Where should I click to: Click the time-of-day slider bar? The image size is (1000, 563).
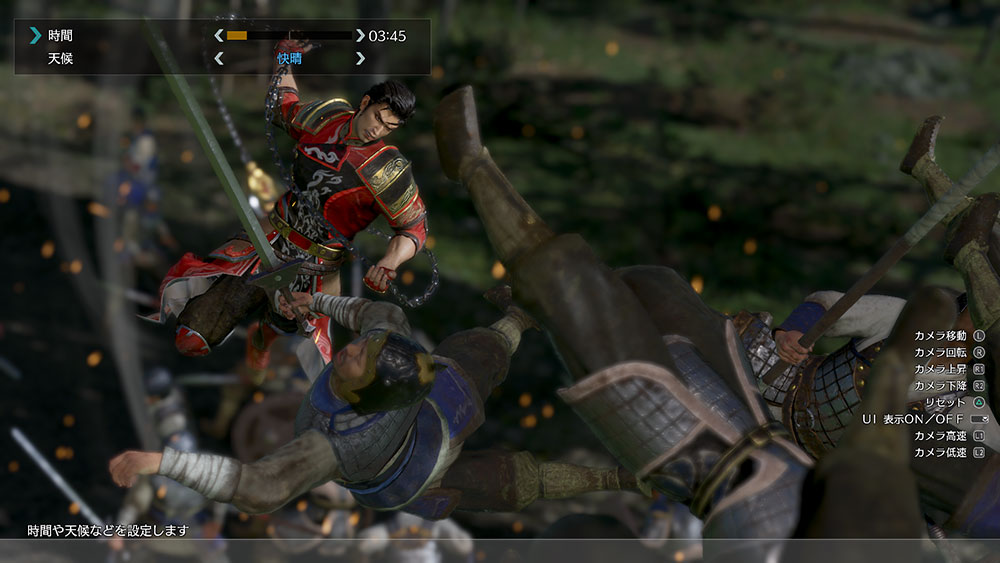coord(289,36)
